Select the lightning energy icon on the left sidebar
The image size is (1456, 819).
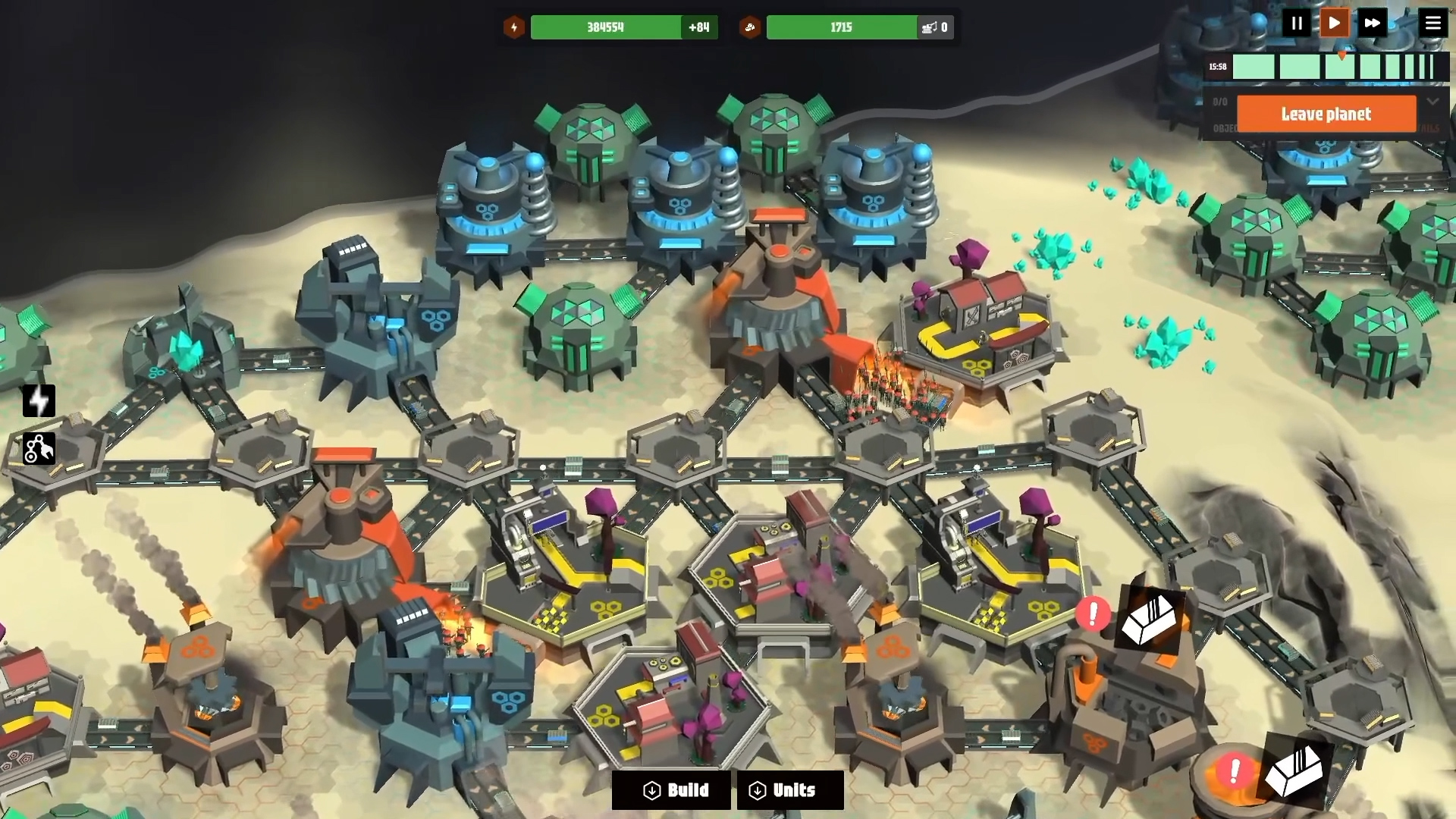point(39,401)
